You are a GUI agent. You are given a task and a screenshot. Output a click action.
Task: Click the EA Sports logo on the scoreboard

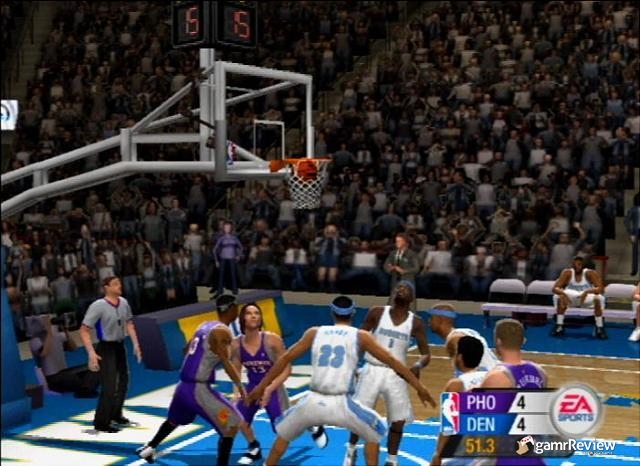[x=575, y=409]
